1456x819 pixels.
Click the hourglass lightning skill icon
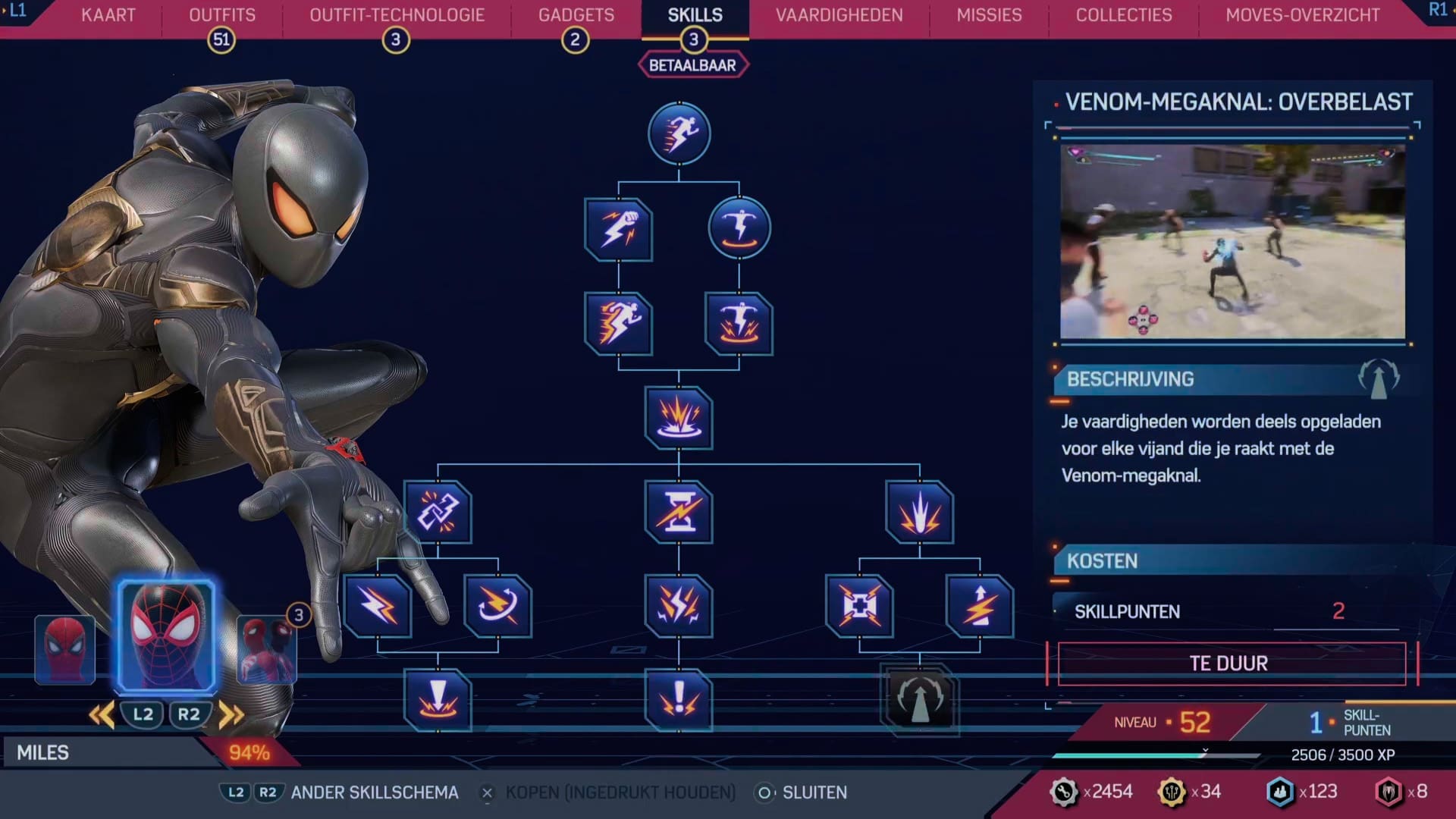coord(679,513)
